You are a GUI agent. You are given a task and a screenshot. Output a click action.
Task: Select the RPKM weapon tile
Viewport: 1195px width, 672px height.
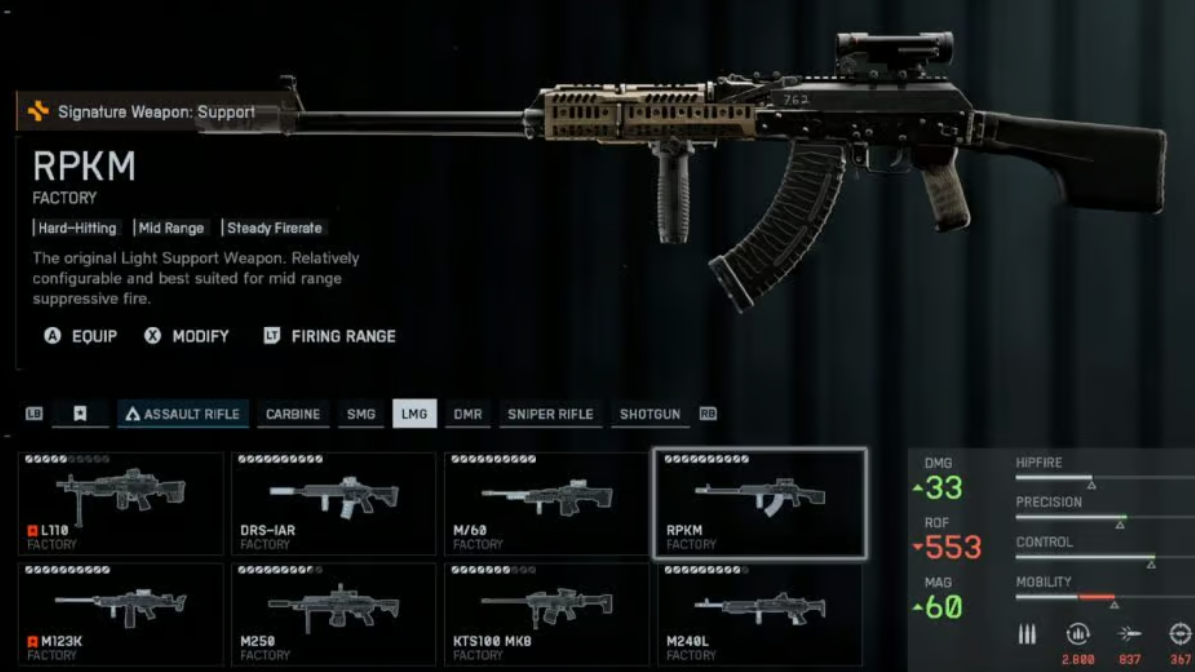click(760, 503)
